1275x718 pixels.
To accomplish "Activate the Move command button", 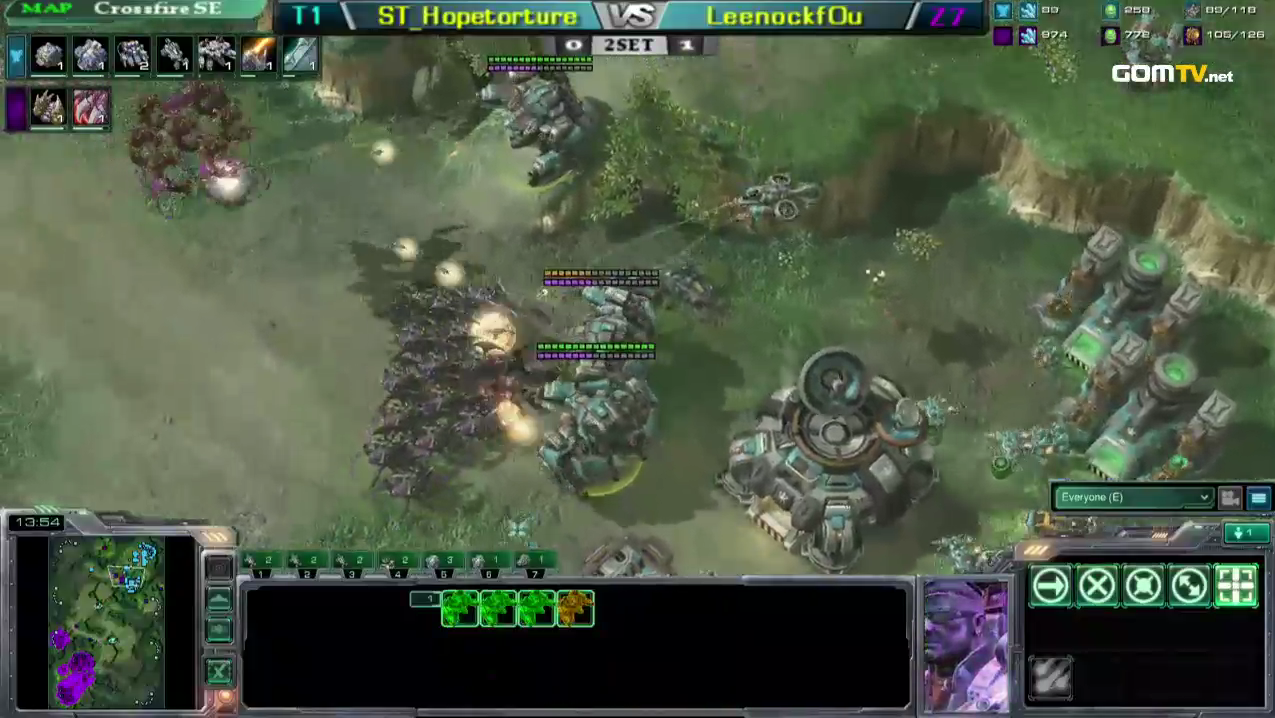I will (x=1050, y=586).
